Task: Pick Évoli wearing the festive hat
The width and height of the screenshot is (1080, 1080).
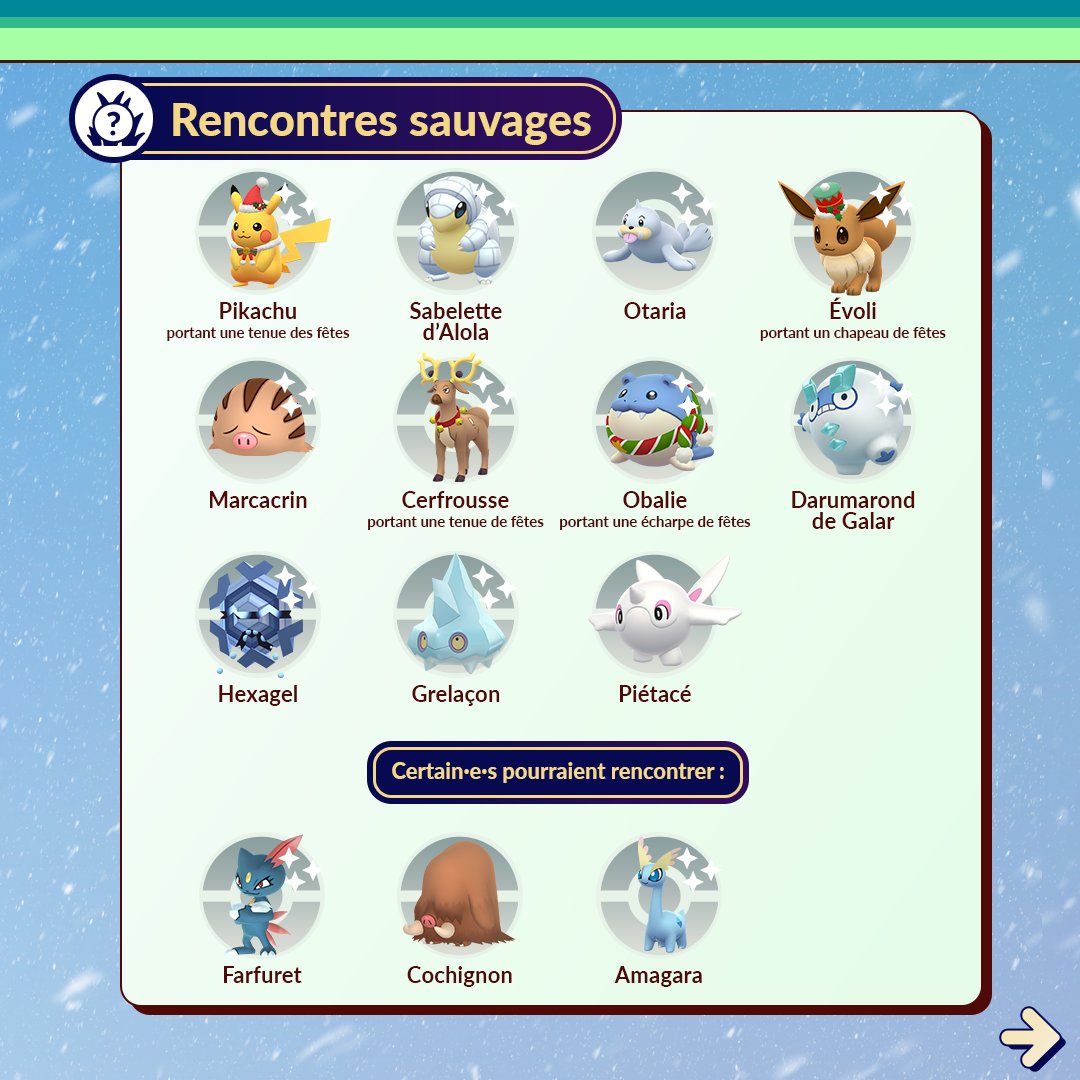Action: (x=852, y=233)
